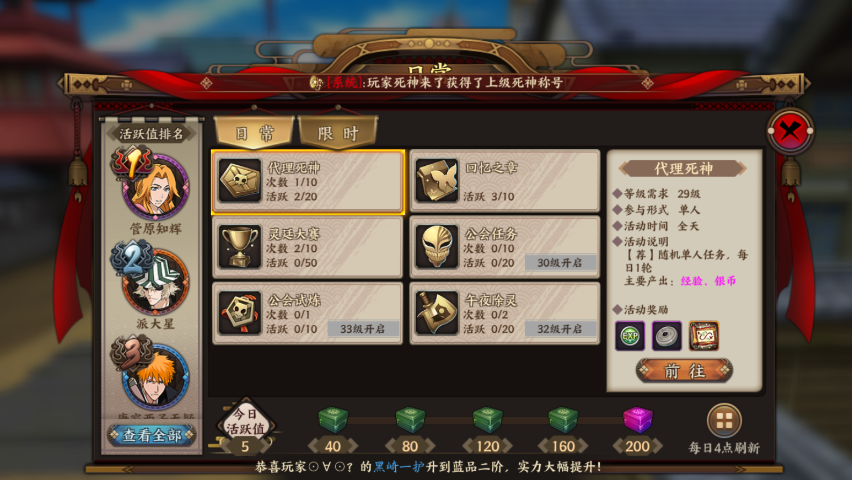Viewport: 852px width, 480px height.
Task: Open the pink 200 activity reward chest
Action: click(x=637, y=421)
